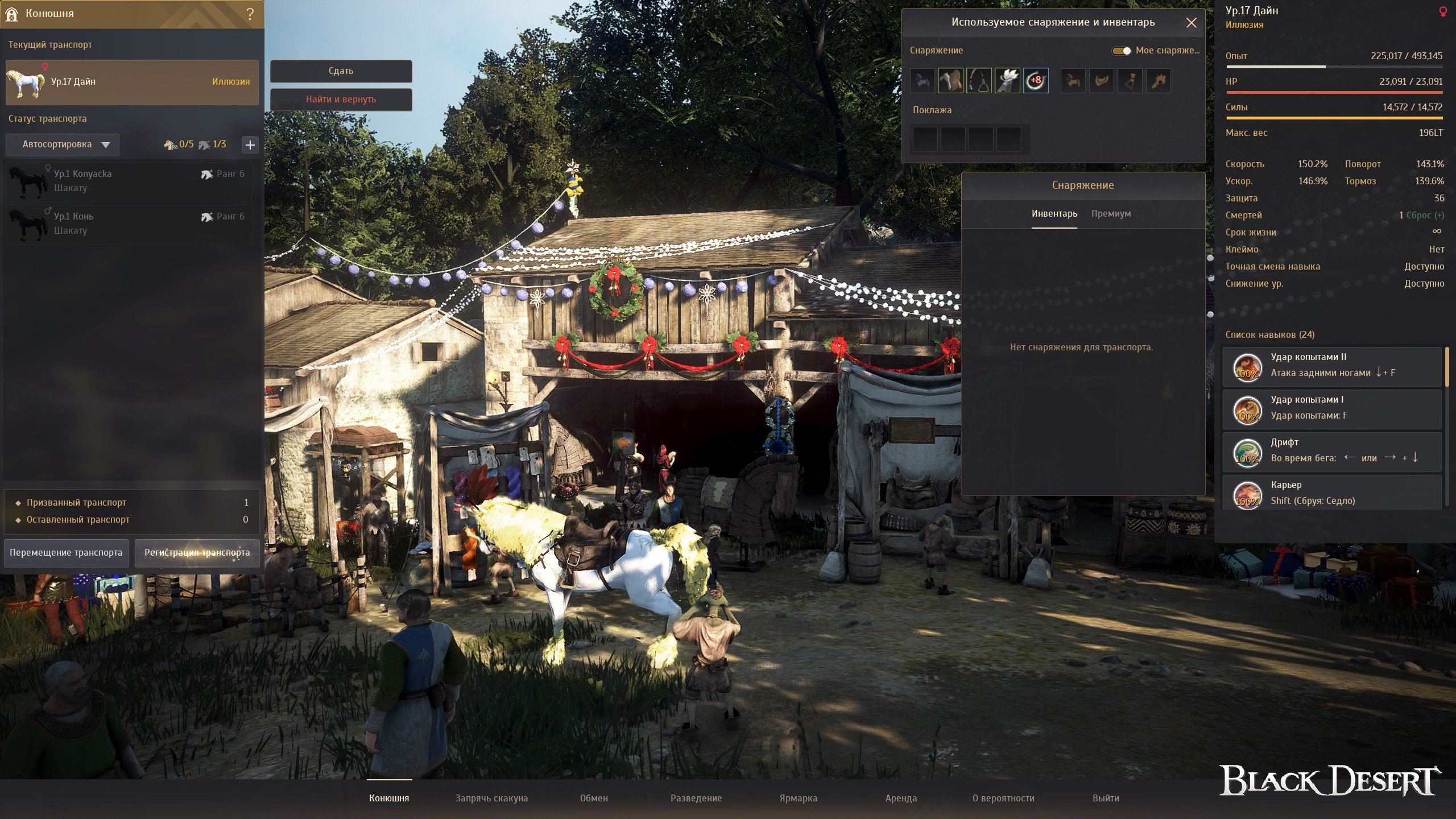Choose Найти и вернуть
Screen dimensions: 1456x819
point(341,100)
